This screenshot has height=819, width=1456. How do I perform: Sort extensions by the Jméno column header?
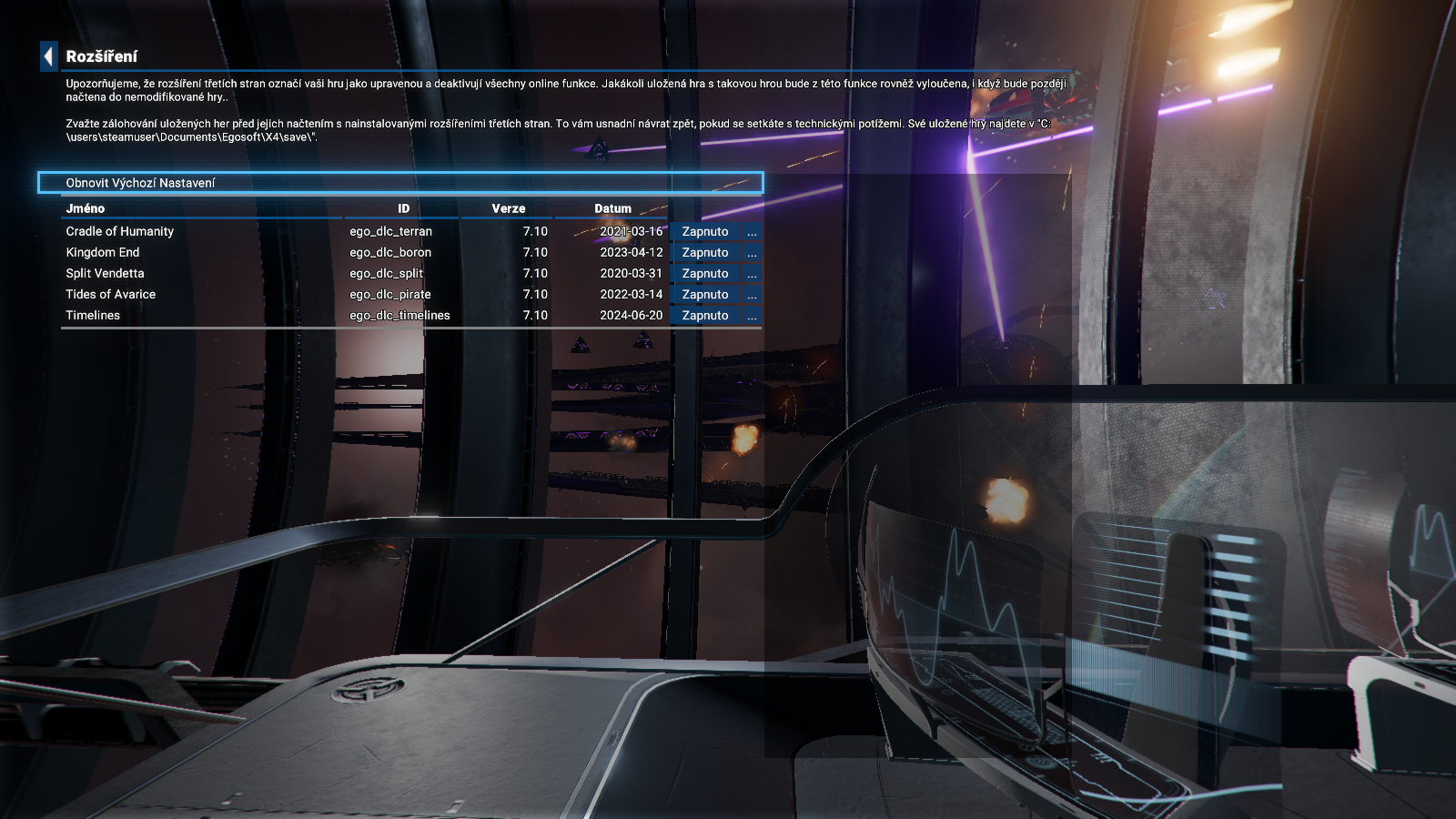(x=86, y=208)
